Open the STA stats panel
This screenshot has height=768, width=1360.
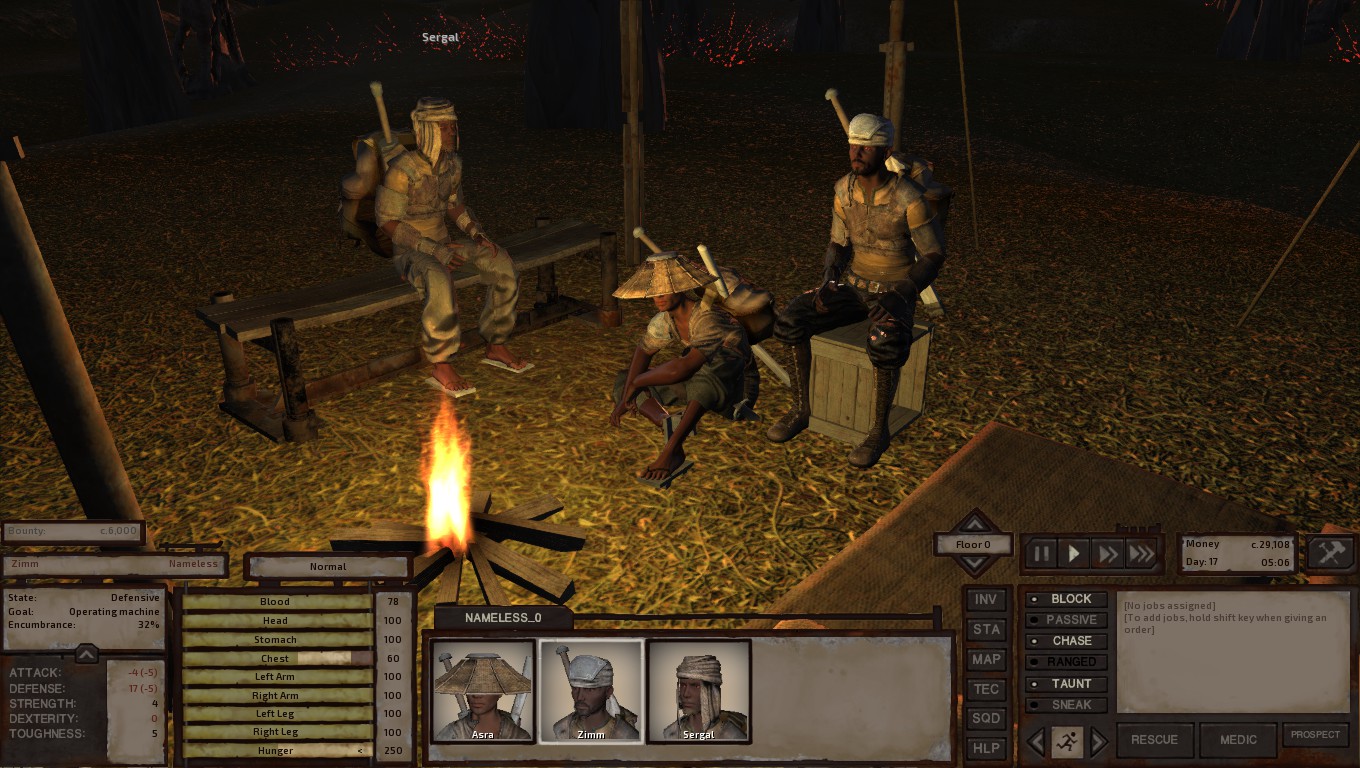pos(986,630)
